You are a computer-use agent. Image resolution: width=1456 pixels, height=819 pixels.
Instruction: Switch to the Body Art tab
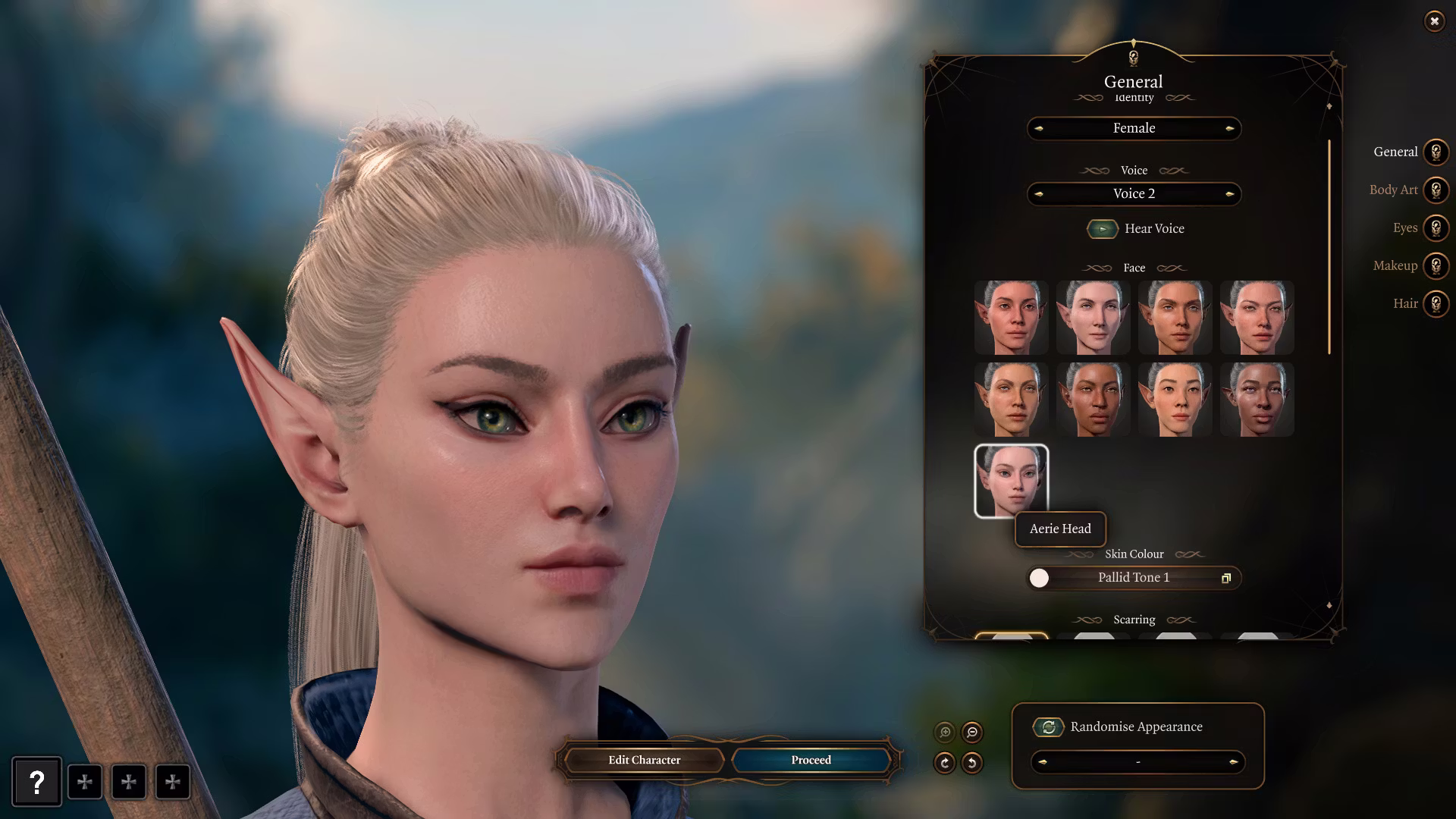tap(1435, 190)
